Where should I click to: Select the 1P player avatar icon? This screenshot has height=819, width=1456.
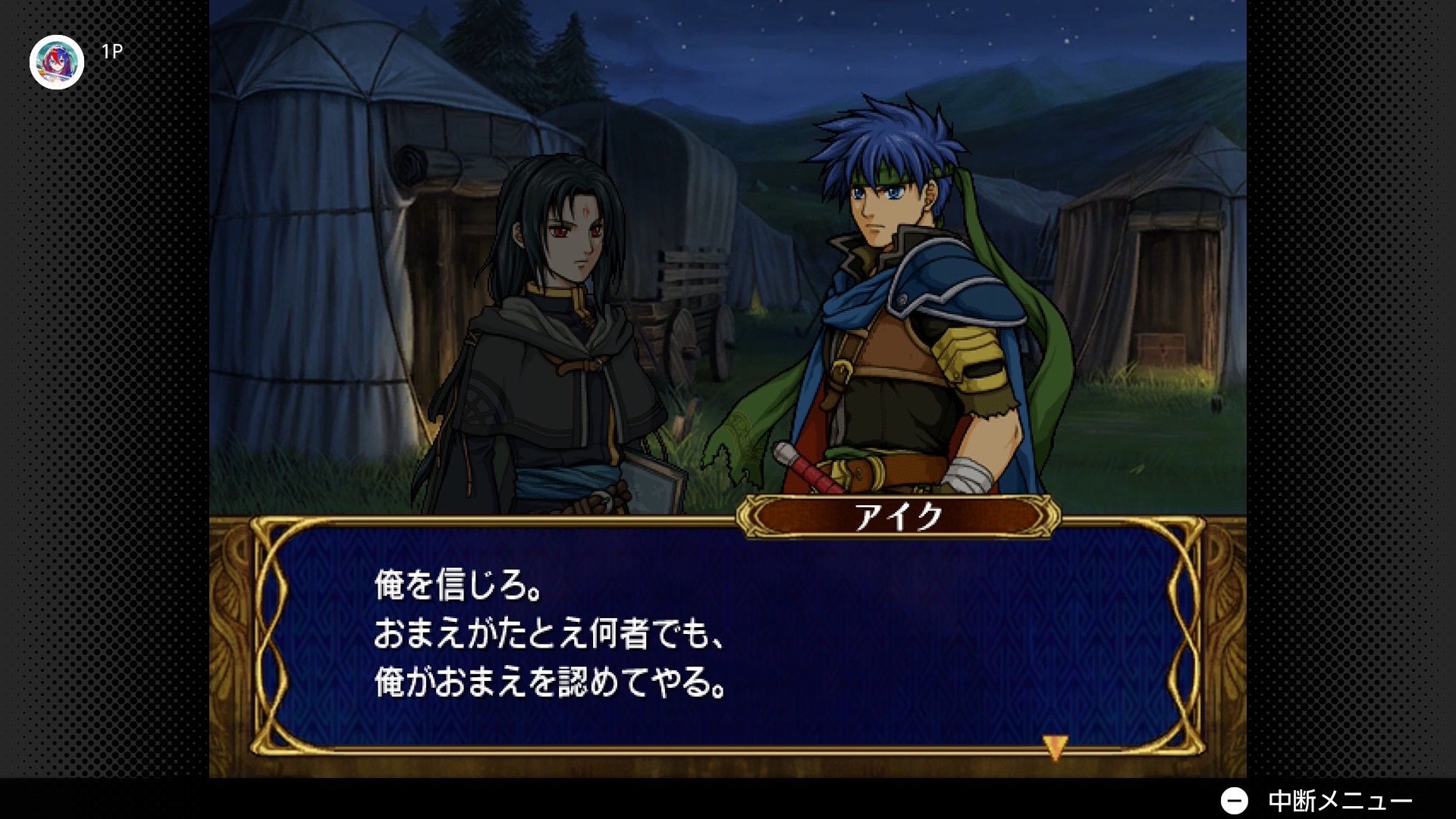[x=57, y=62]
